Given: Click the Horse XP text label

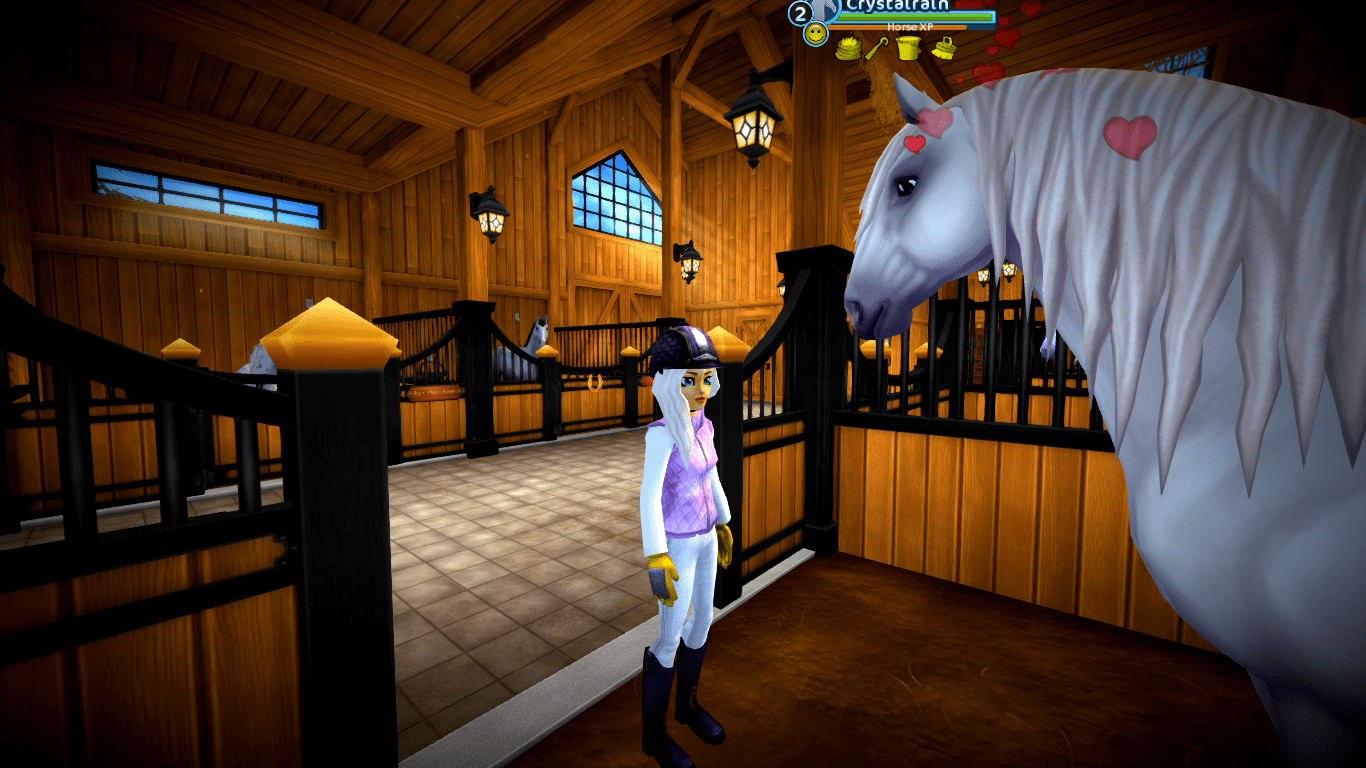Looking at the screenshot, I should (x=910, y=27).
